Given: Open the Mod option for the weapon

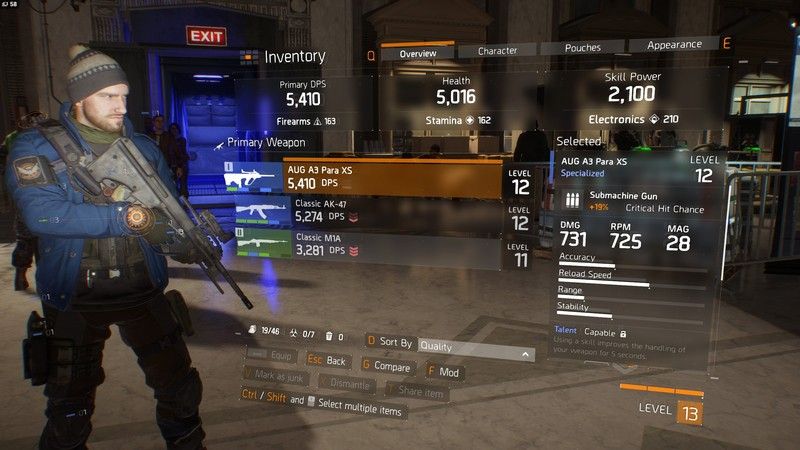Looking at the screenshot, I should point(443,372).
